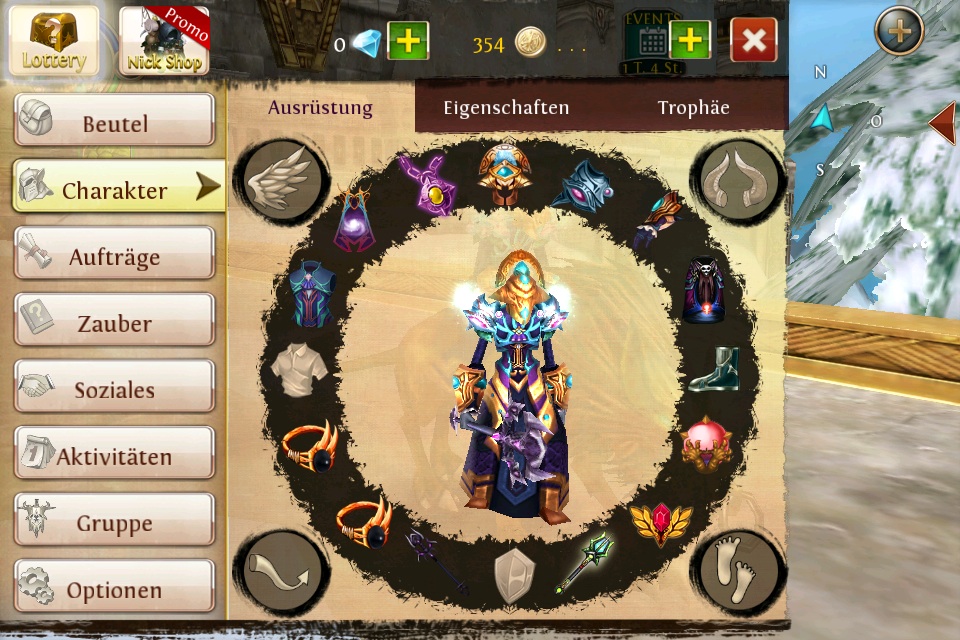Switch to the Eigenschaften tab
Screen dimensions: 960x640
[506, 108]
